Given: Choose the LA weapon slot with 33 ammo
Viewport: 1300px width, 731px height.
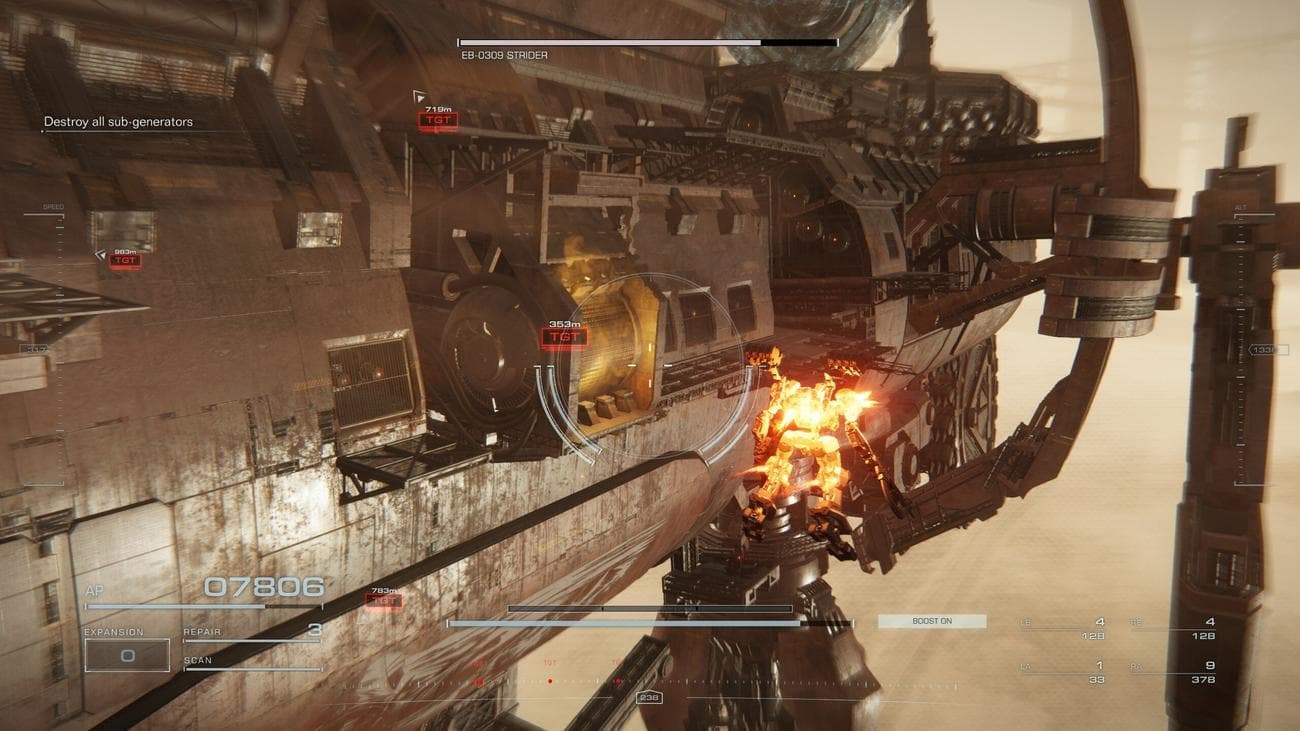Looking at the screenshot, I should pos(1061,672).
